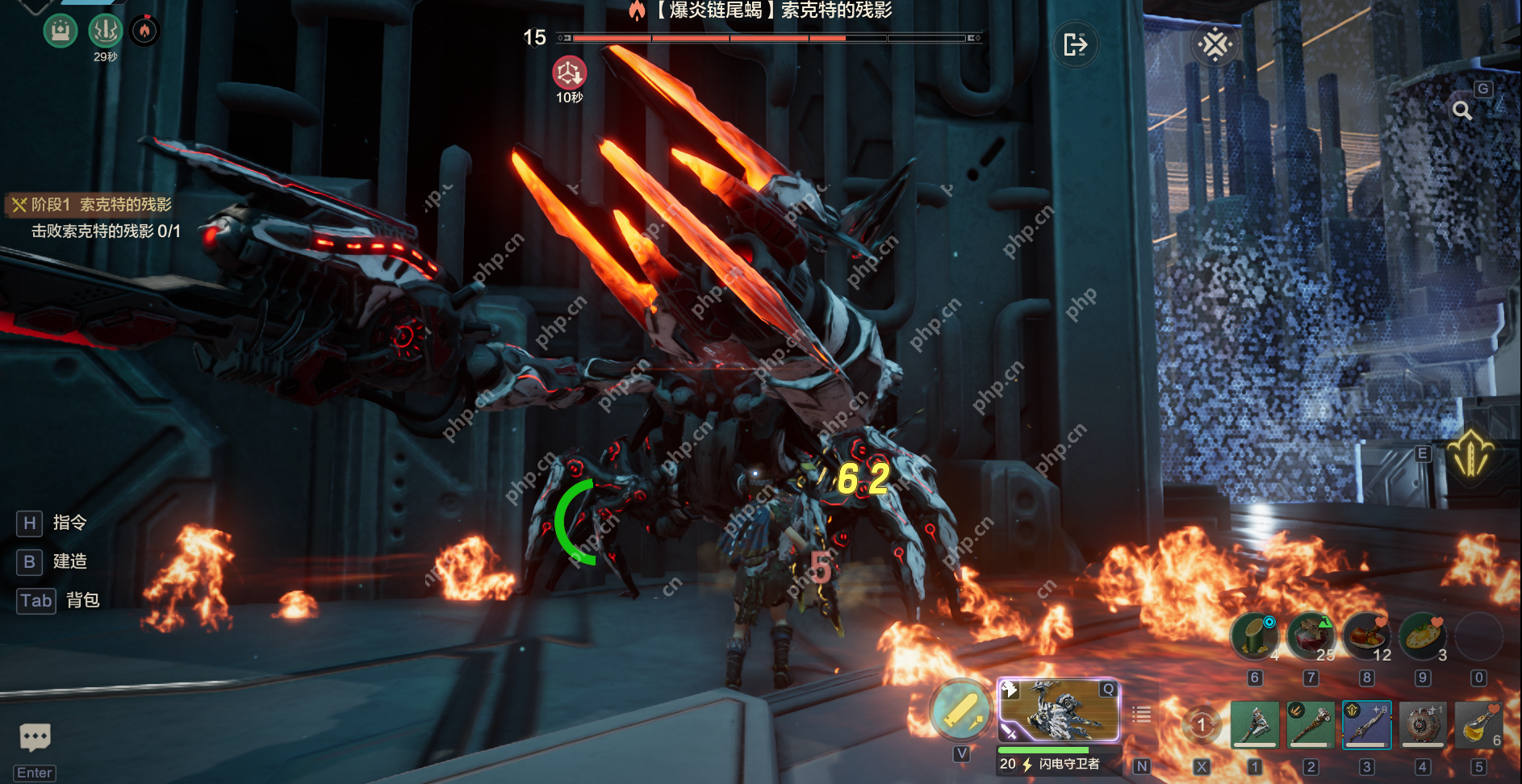1522x784 pixels.
Task: Open the chat bubble icon
Action: pos(35,736)
